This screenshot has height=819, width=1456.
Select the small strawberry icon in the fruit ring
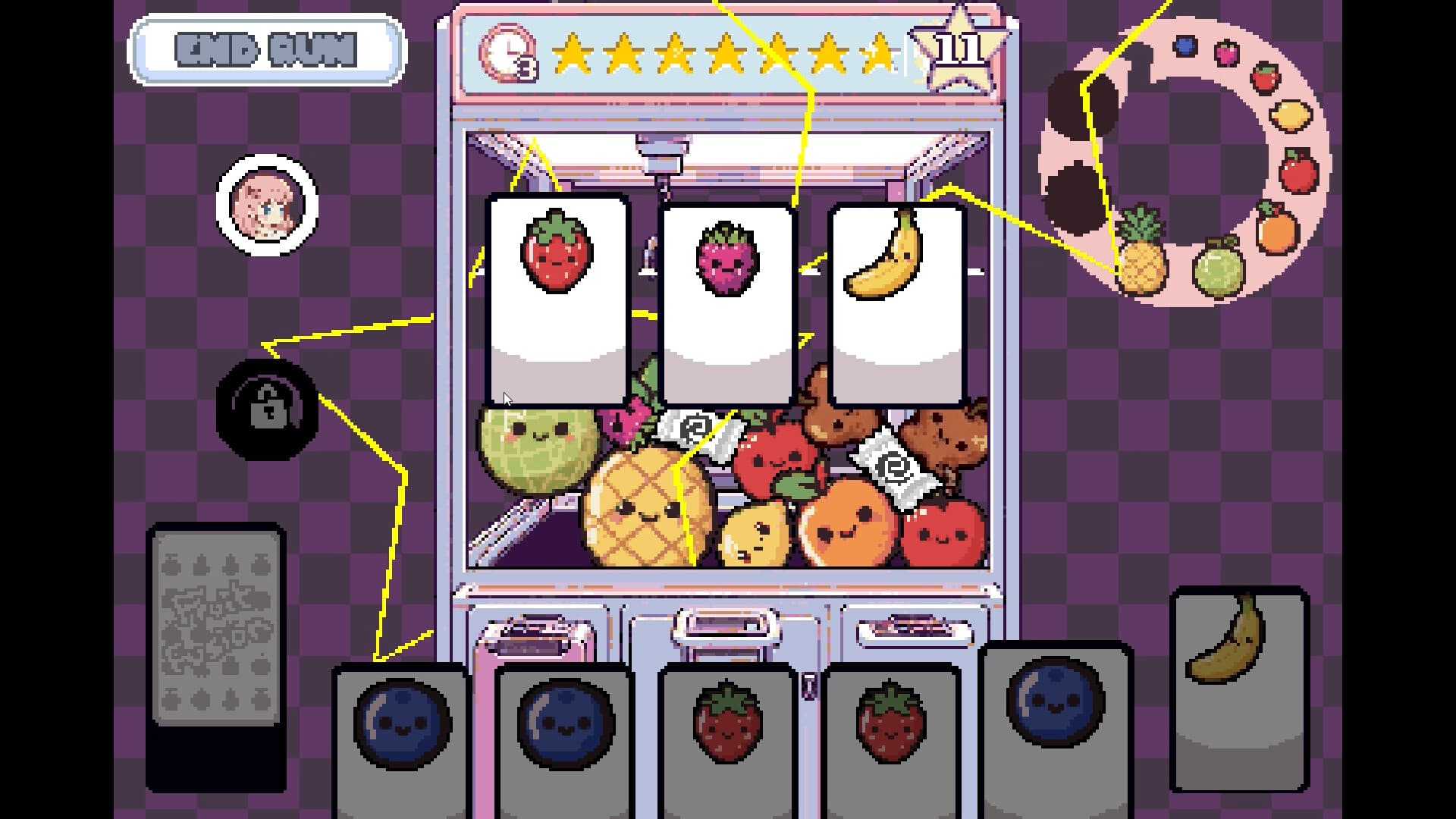click(x=1265, y=77)
